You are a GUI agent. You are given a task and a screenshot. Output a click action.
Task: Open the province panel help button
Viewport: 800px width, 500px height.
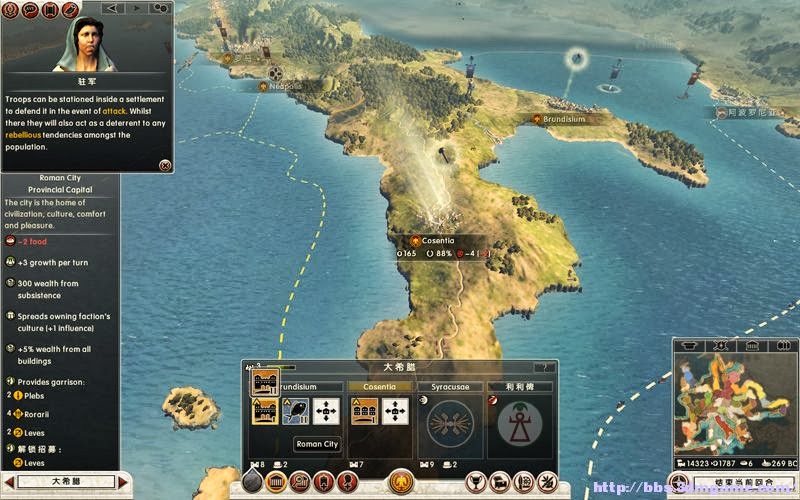tap(544, 367)
